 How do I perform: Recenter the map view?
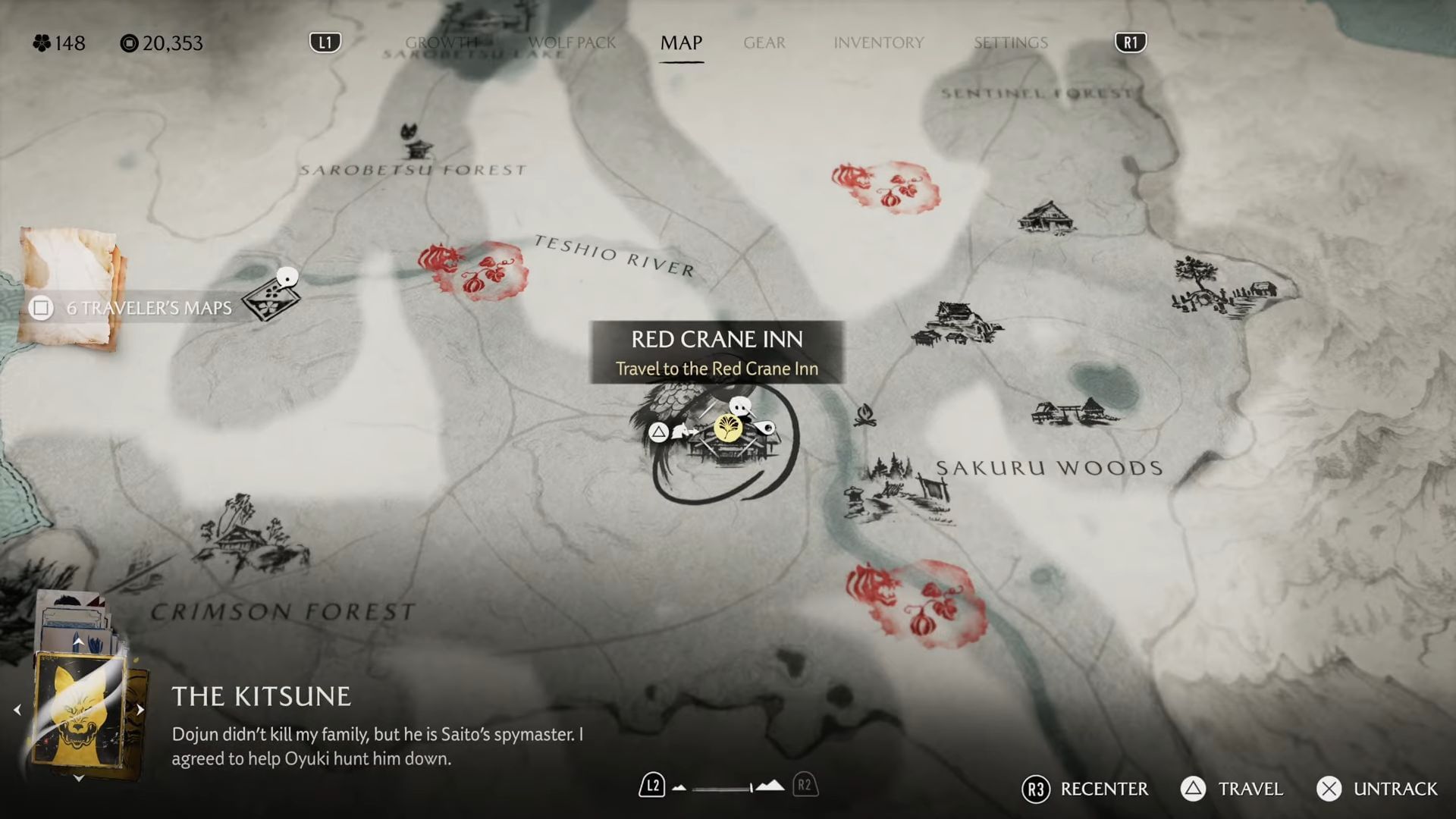pyautogui.click(x=1084, y=789)
